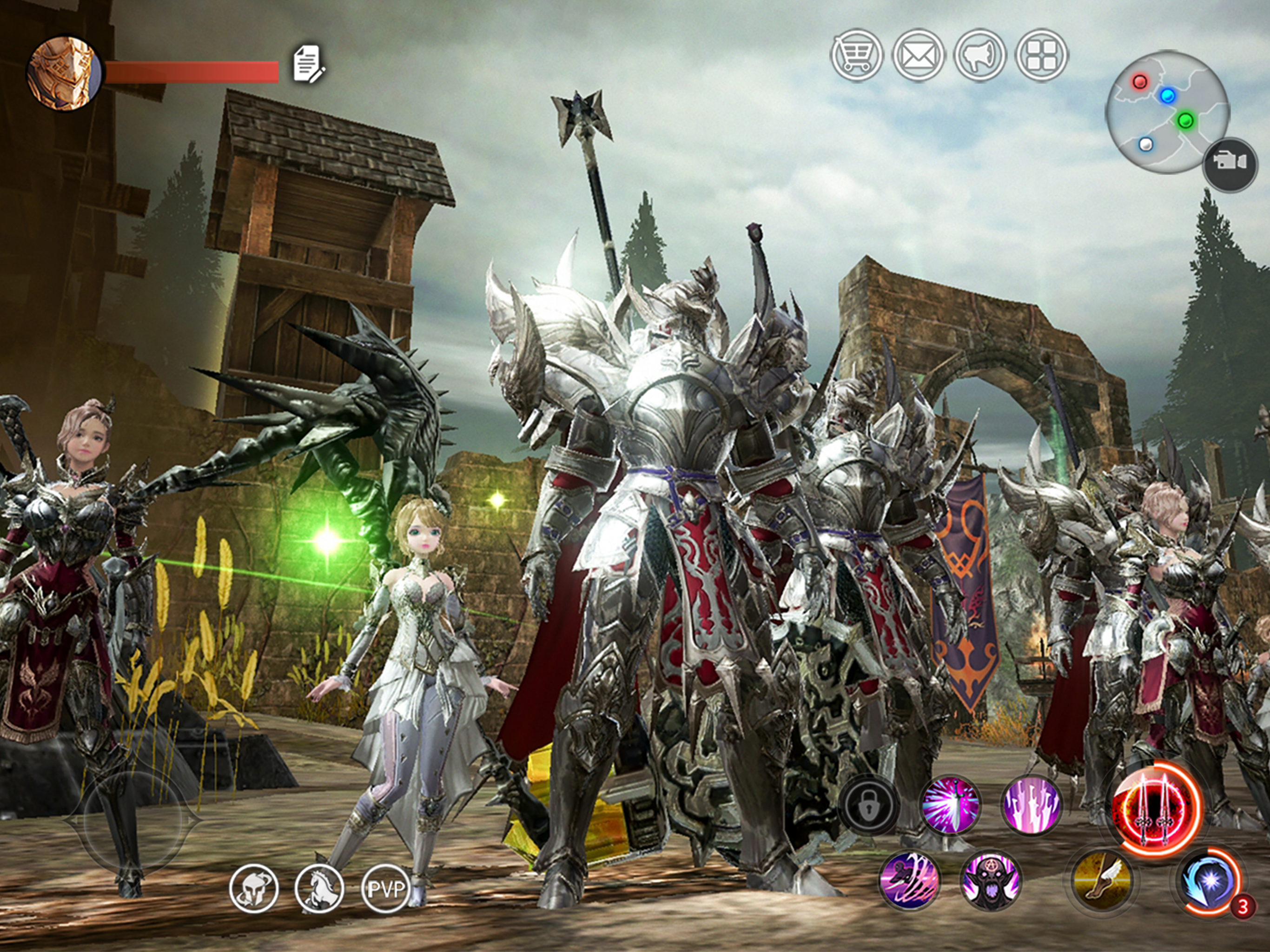This screenshot has height=952, width=1270.
Task: Open the quest note icon
Action: pos(309,65)
